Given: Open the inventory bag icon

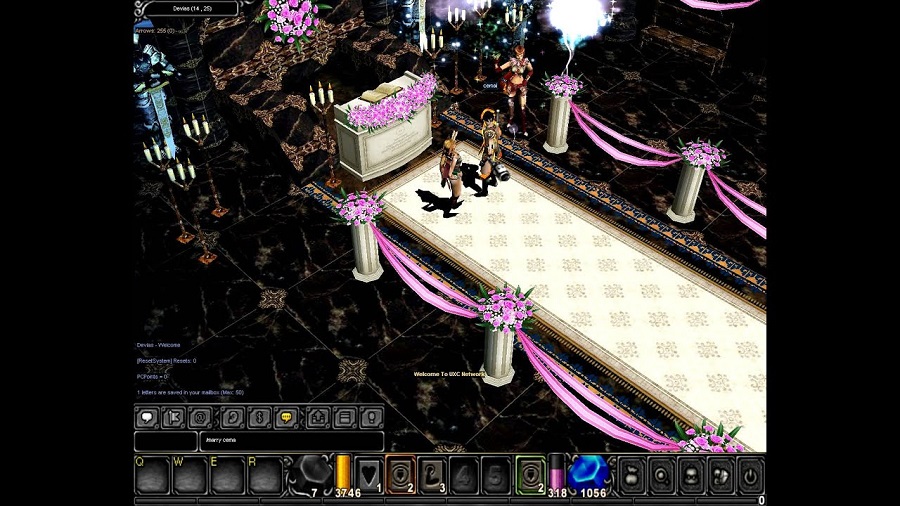Looking at the screenshot, I should tap(632, 474).
